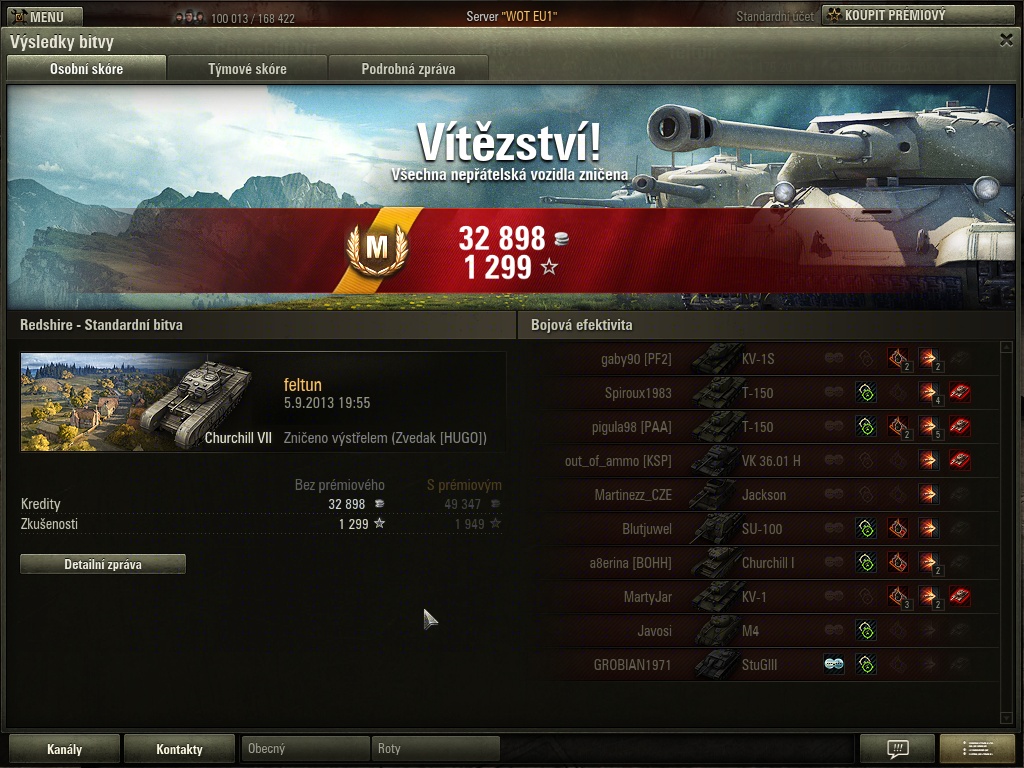Click the Koupit prémiový button
The width and height of the screenshot is (1024, 768).
point(919,16)
